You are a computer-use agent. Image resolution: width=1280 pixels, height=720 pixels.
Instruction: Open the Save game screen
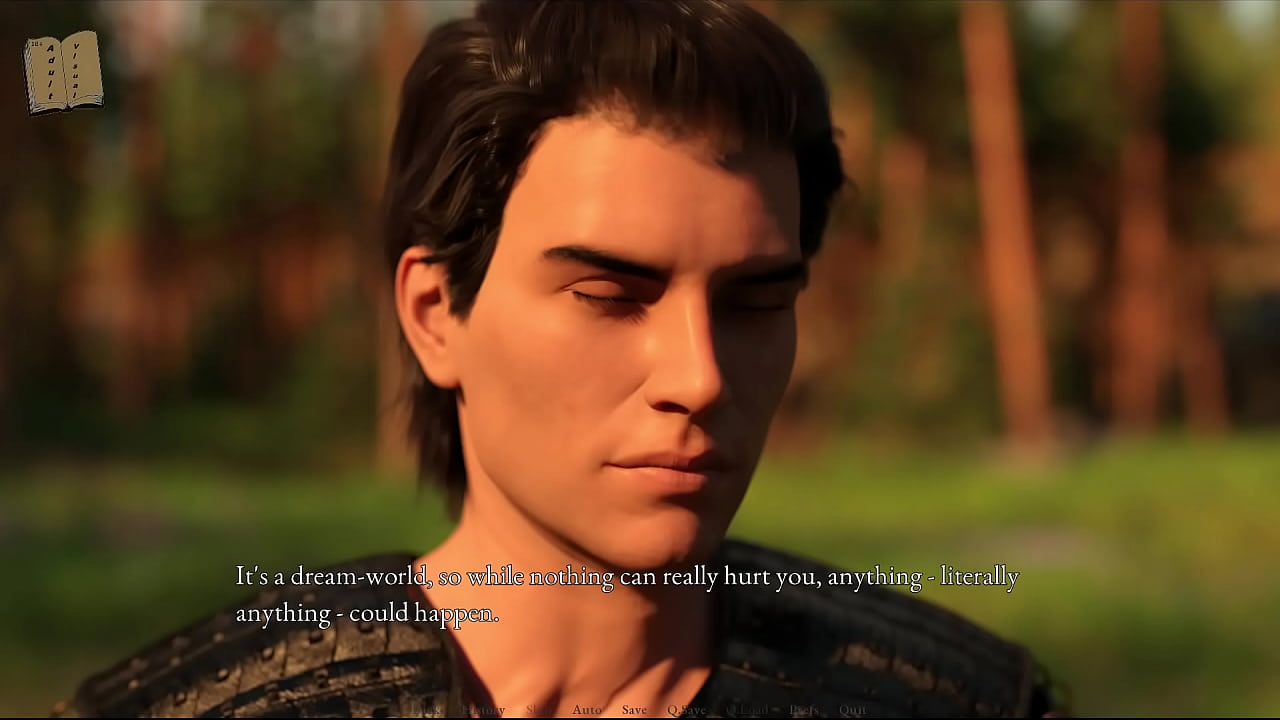click(x=634, y=710)
